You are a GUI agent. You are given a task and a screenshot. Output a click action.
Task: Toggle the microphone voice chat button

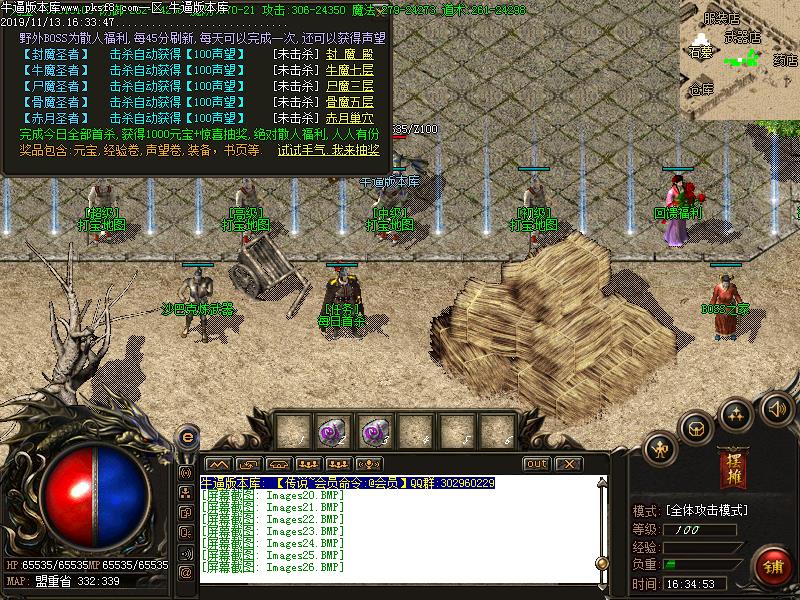(369, 464)
